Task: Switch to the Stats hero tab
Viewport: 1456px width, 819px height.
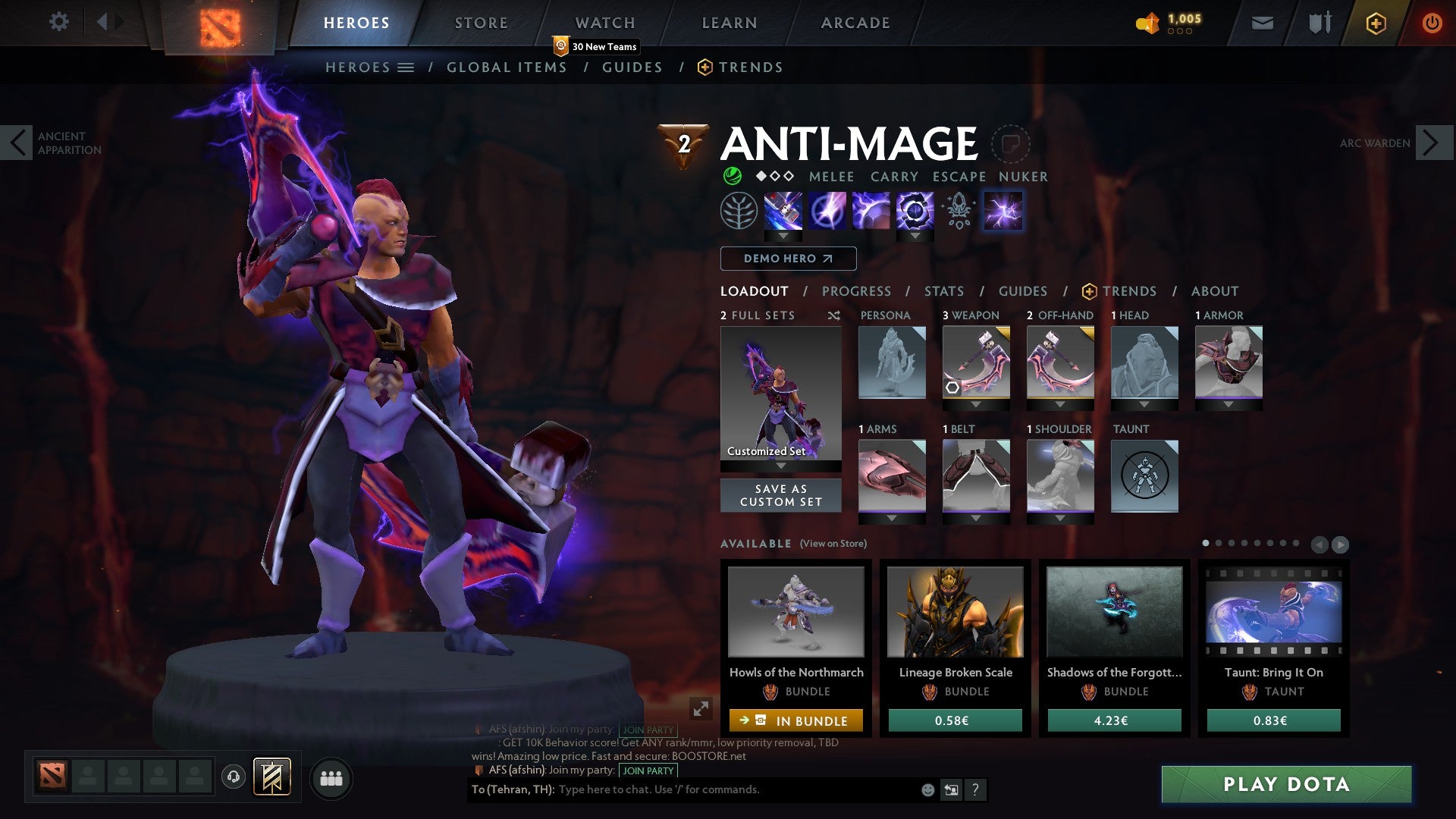Action: click(943, 291)
